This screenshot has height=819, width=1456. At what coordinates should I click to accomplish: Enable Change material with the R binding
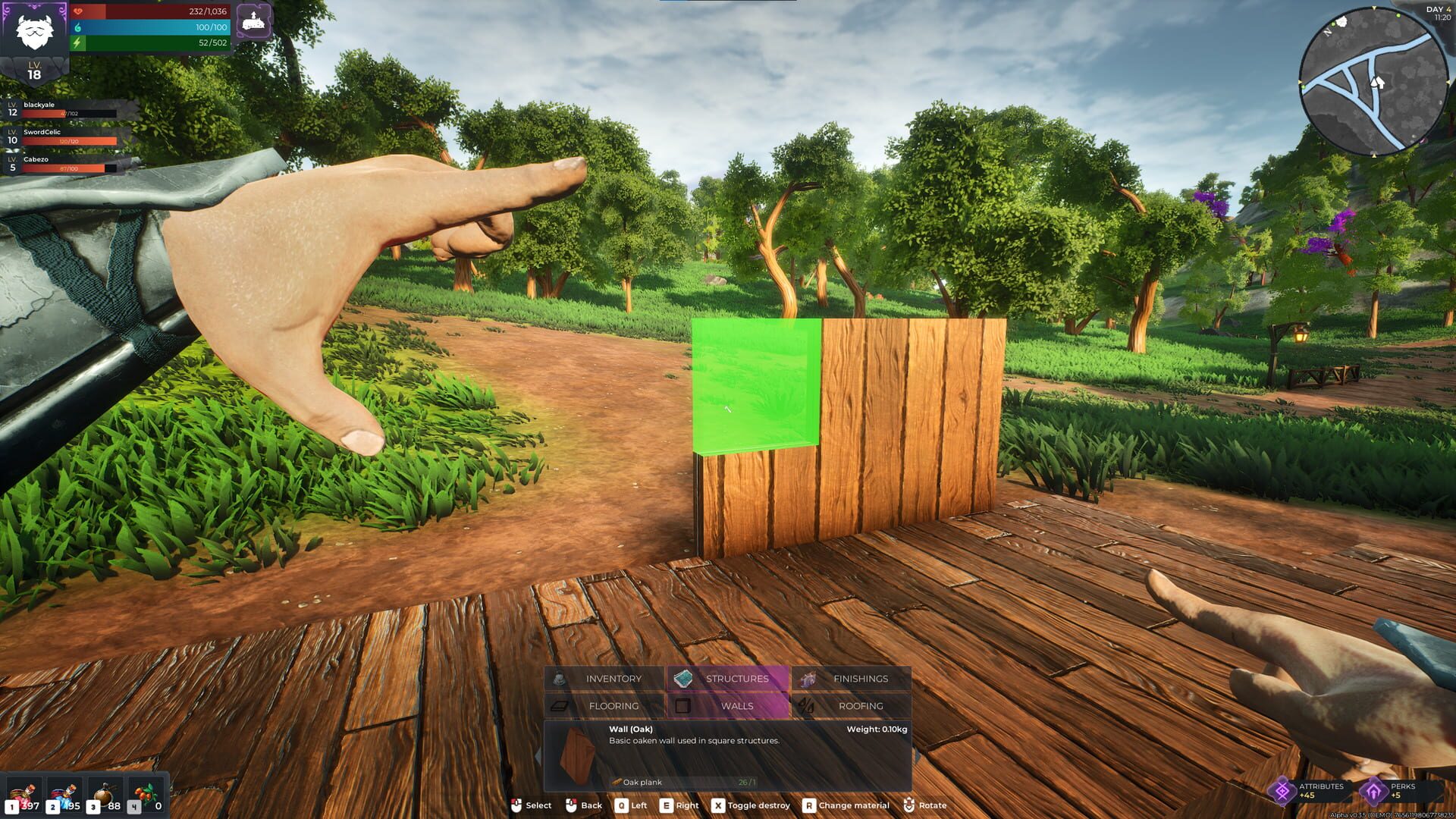808,805
